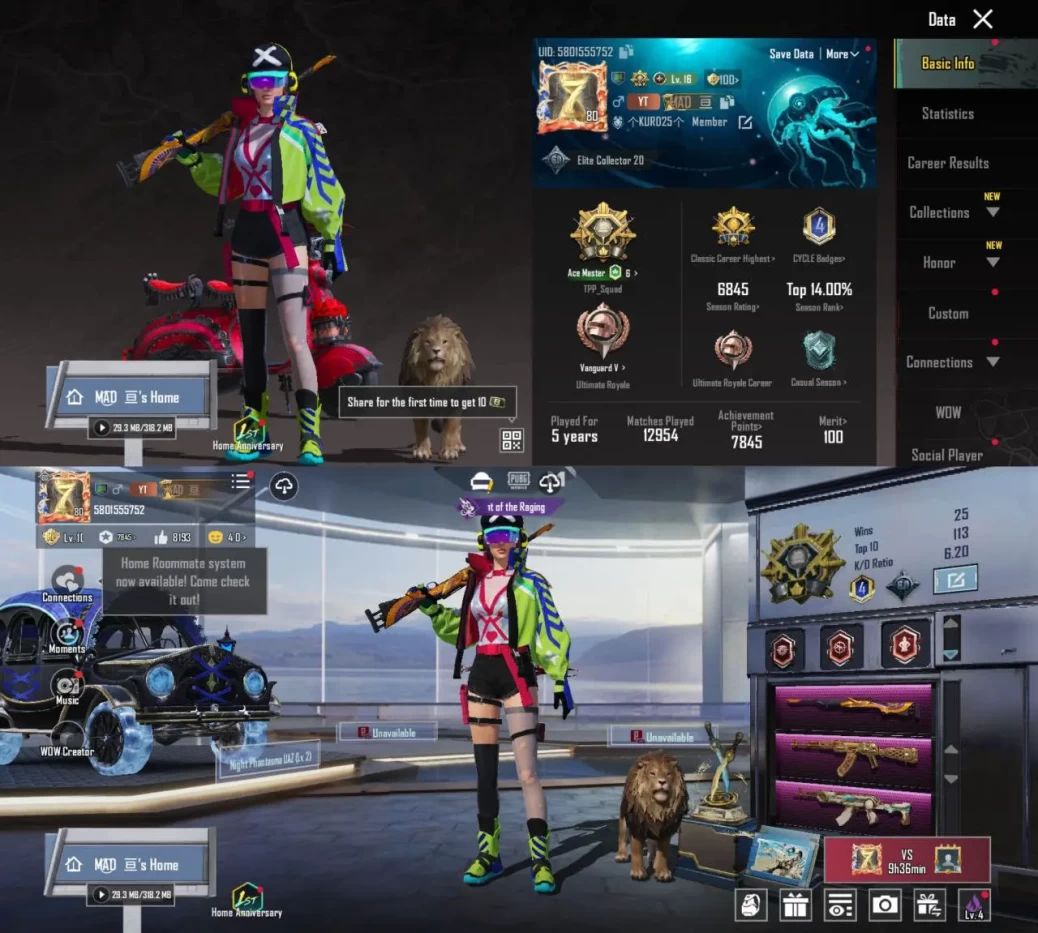Copy the UID using the copy icon
The width and height of the screenshot is (1038, 933).
[626, 52]
